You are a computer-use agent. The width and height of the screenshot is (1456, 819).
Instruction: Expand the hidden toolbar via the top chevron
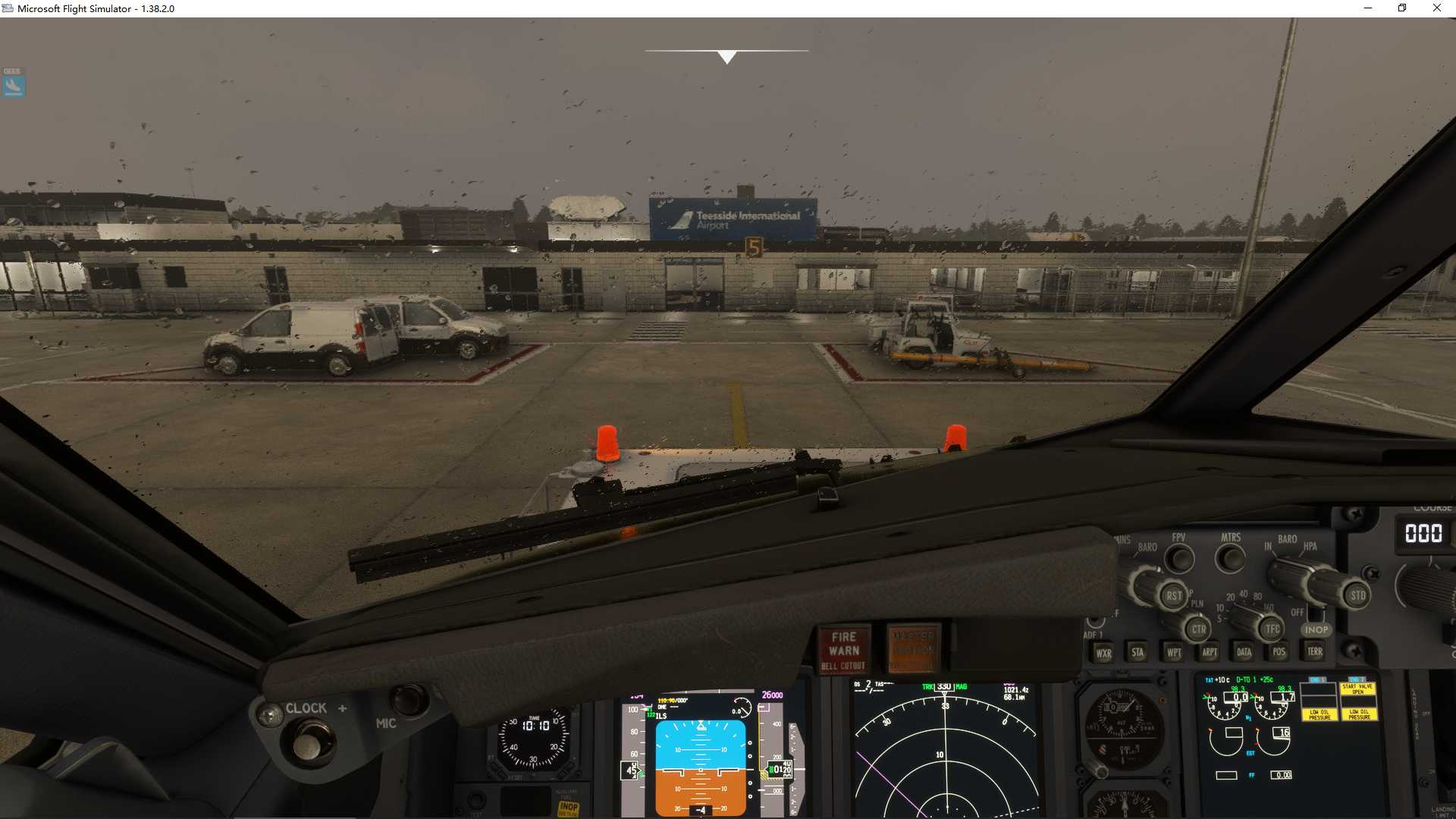(x=726, y=55)
